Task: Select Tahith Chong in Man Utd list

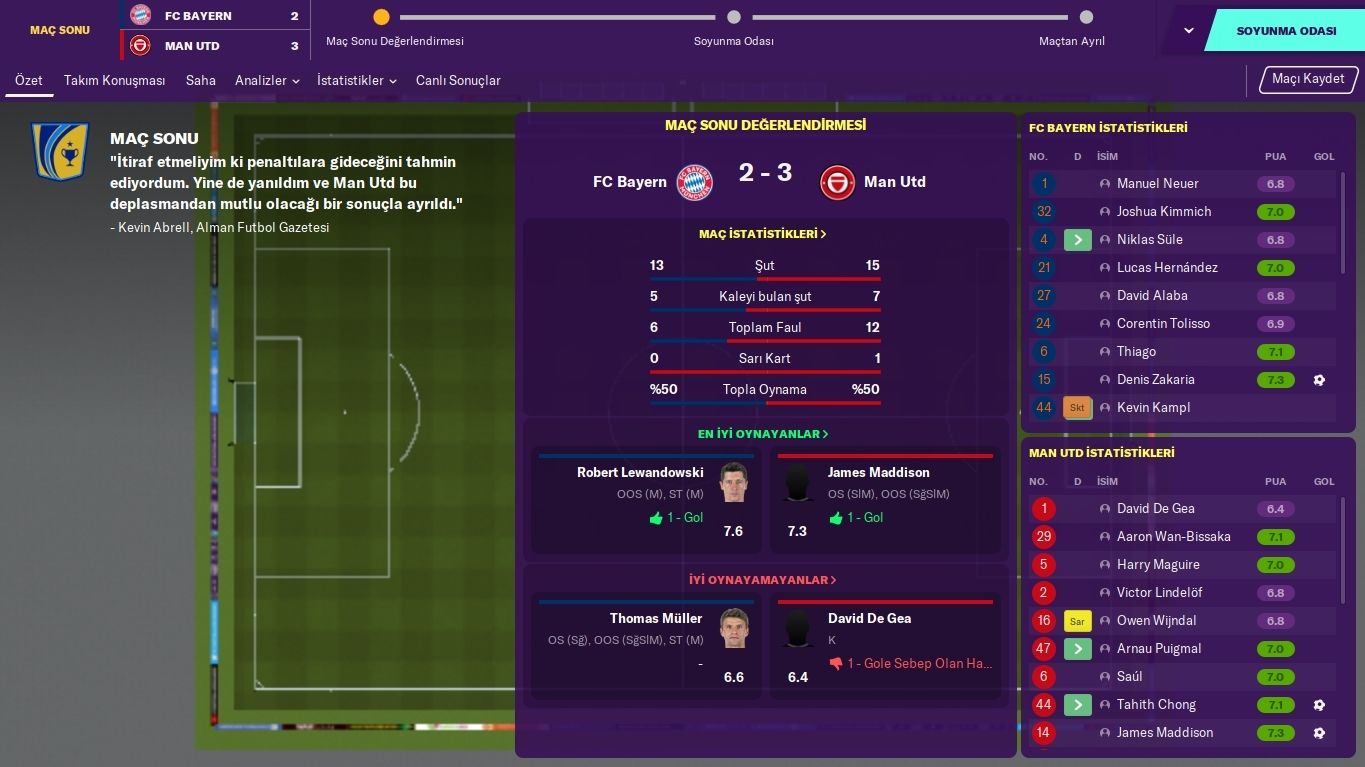Action: 1156,705
